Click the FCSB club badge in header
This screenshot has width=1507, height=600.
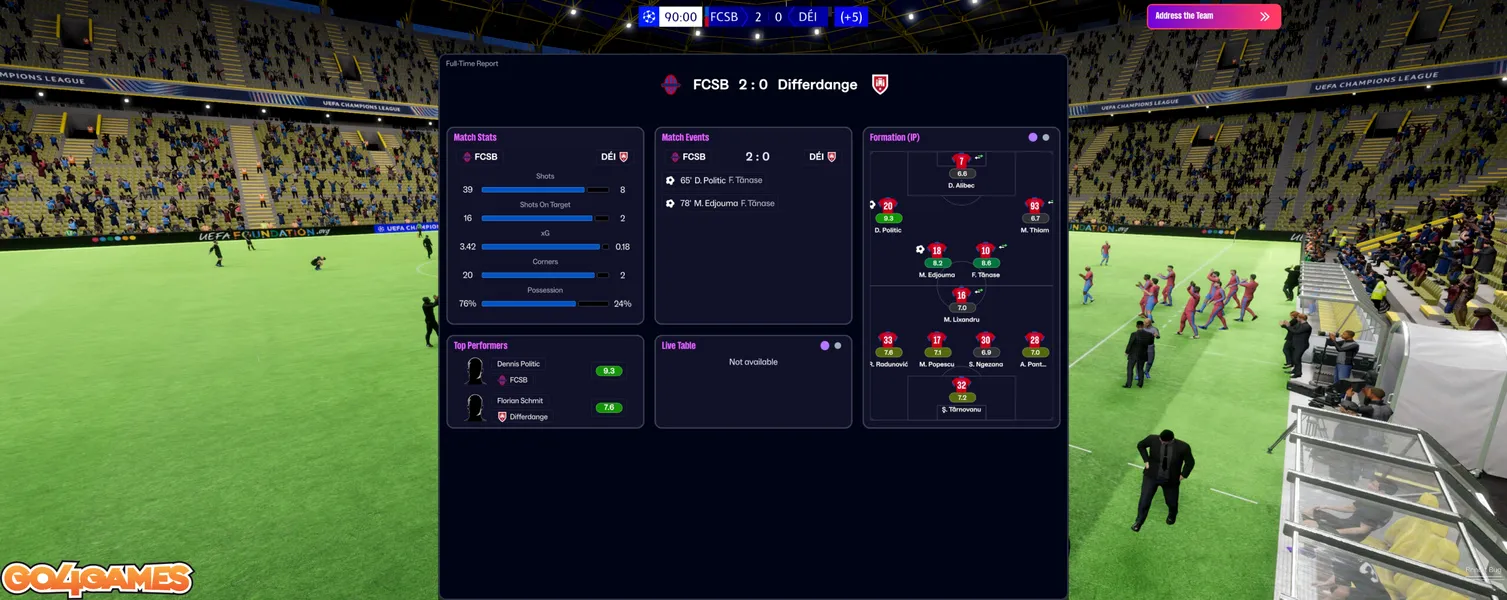click(x=671, y=85)
